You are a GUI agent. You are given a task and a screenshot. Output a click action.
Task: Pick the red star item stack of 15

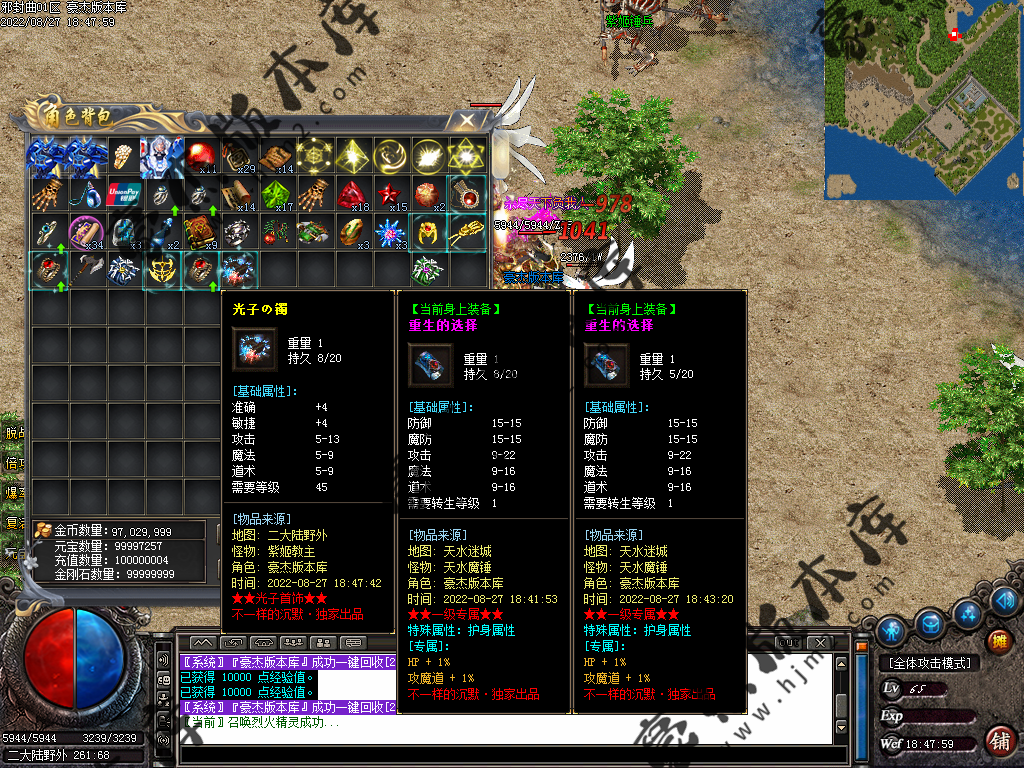[391, 194]
